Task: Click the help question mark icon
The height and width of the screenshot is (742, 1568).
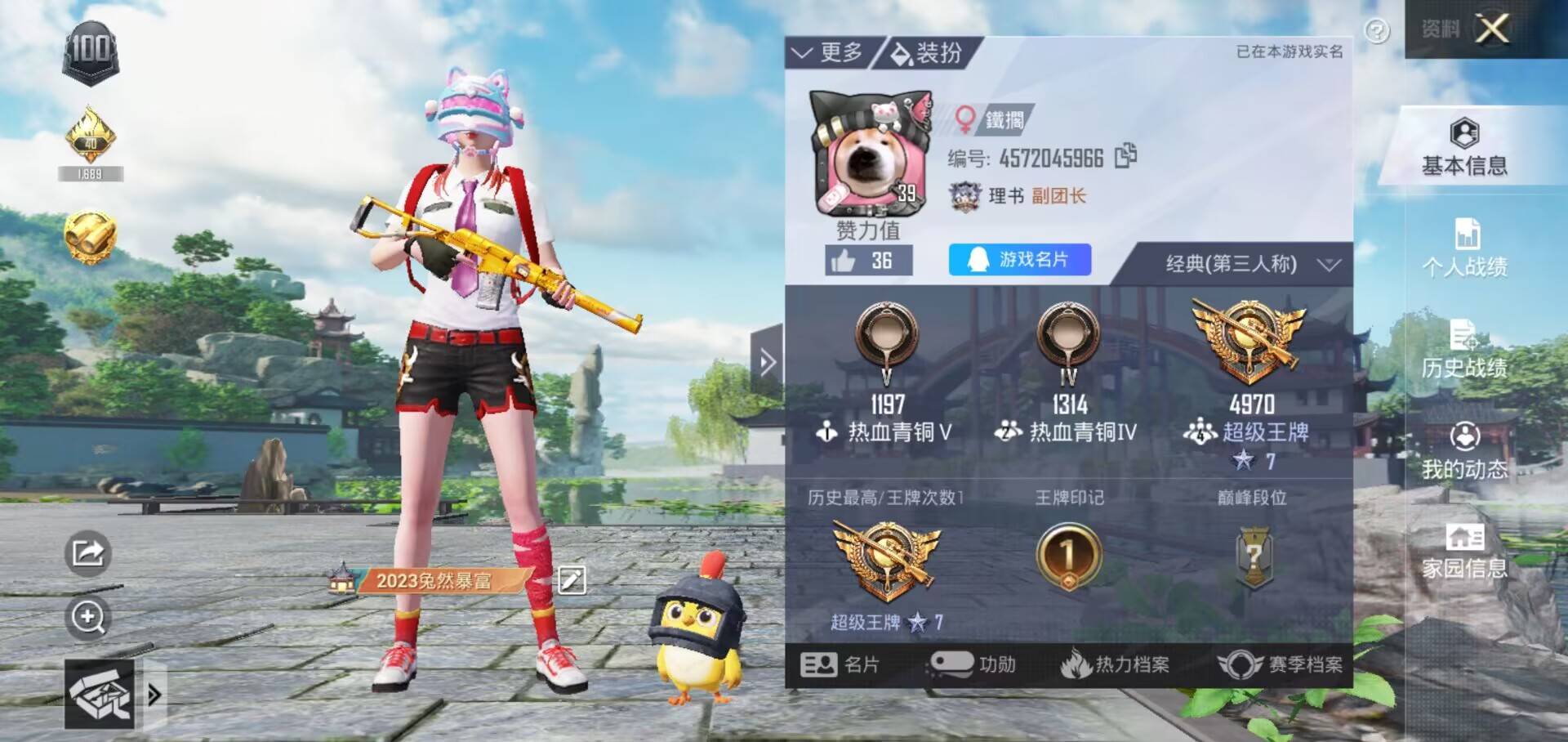Action: pos(1377,31)
